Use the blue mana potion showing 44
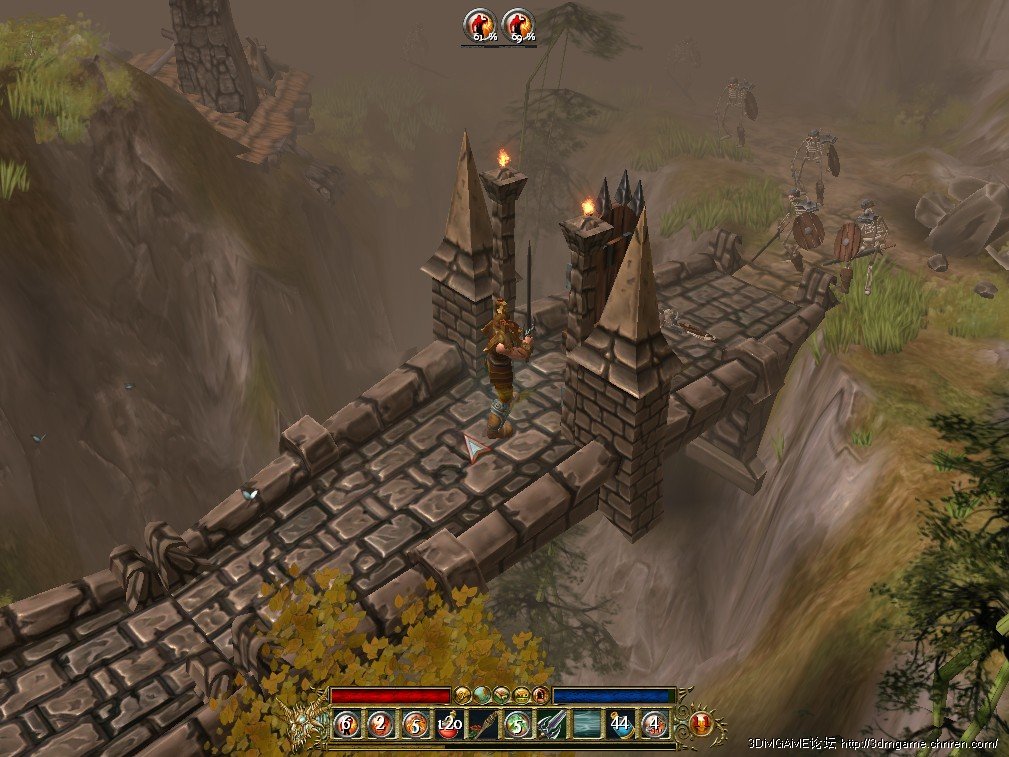The height and width of the screenshot is (757, 1009). pyautogui.click(x=621, y=722)
